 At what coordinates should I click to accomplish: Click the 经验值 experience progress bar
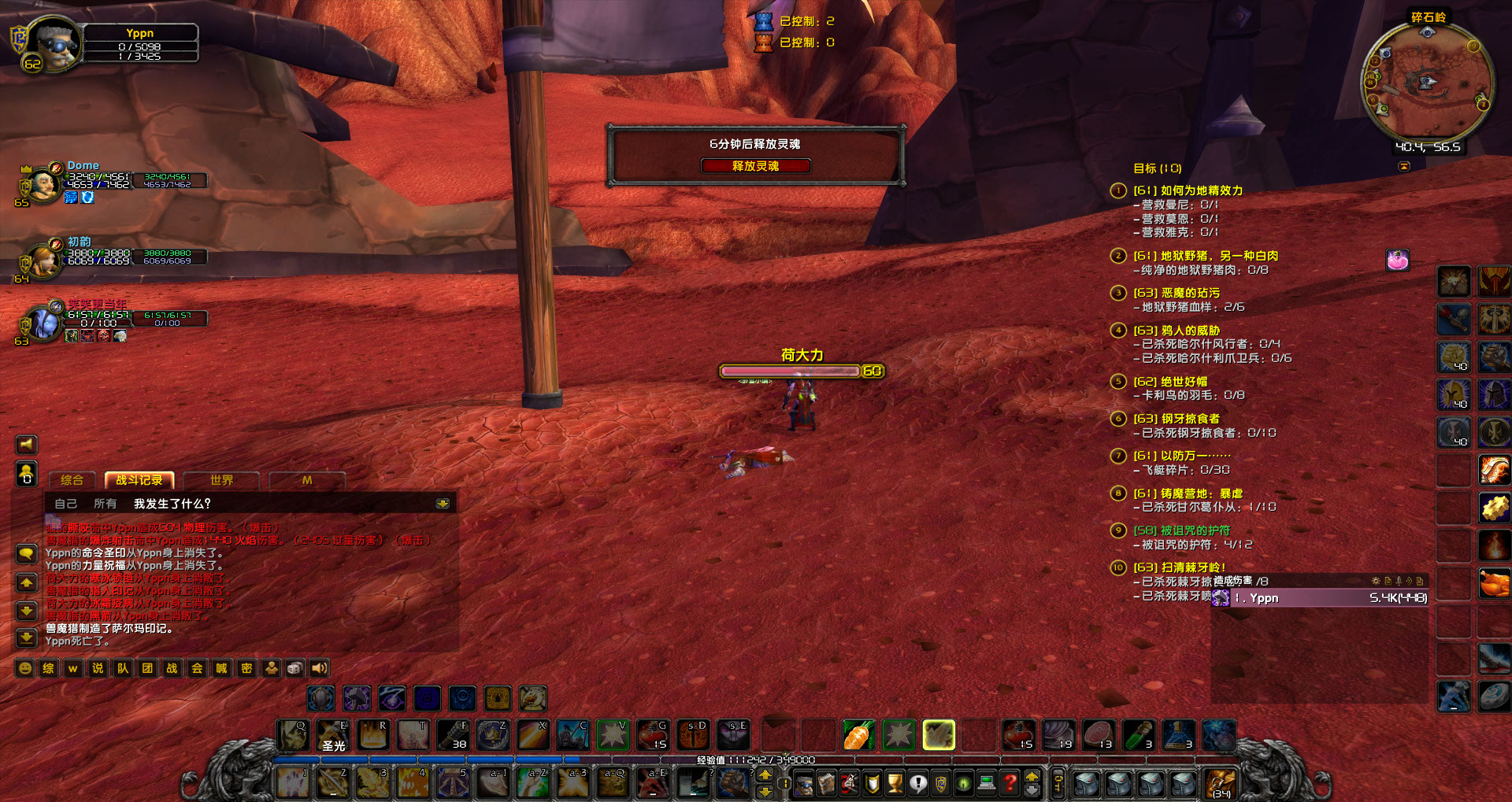pyautogui.click(x=756, y=759)
